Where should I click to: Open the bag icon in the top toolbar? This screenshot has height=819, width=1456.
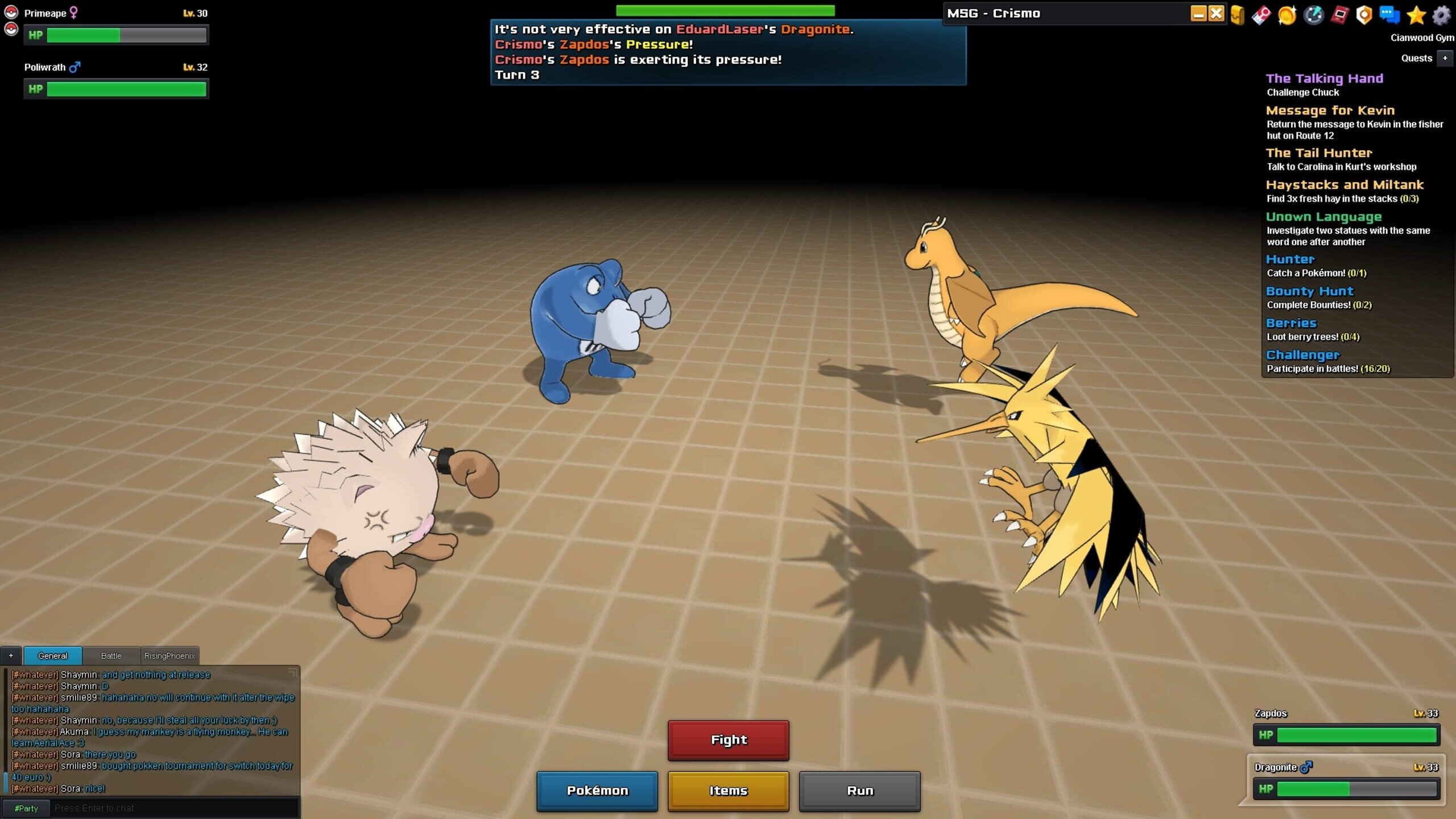(x=1237, y=15)
